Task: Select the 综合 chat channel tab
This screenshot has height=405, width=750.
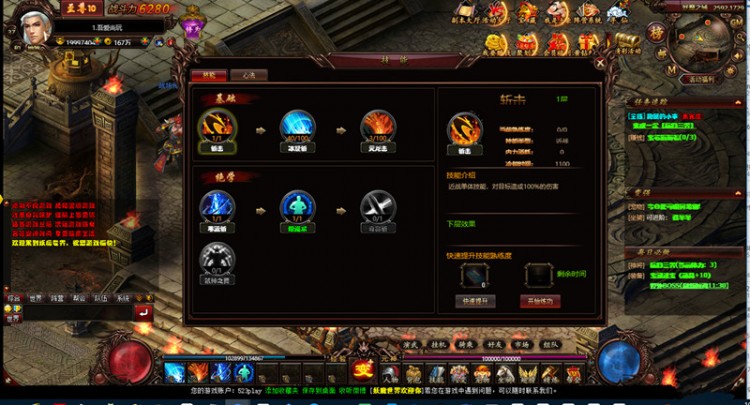Action: pyautogui.click(x=14, y=298)
